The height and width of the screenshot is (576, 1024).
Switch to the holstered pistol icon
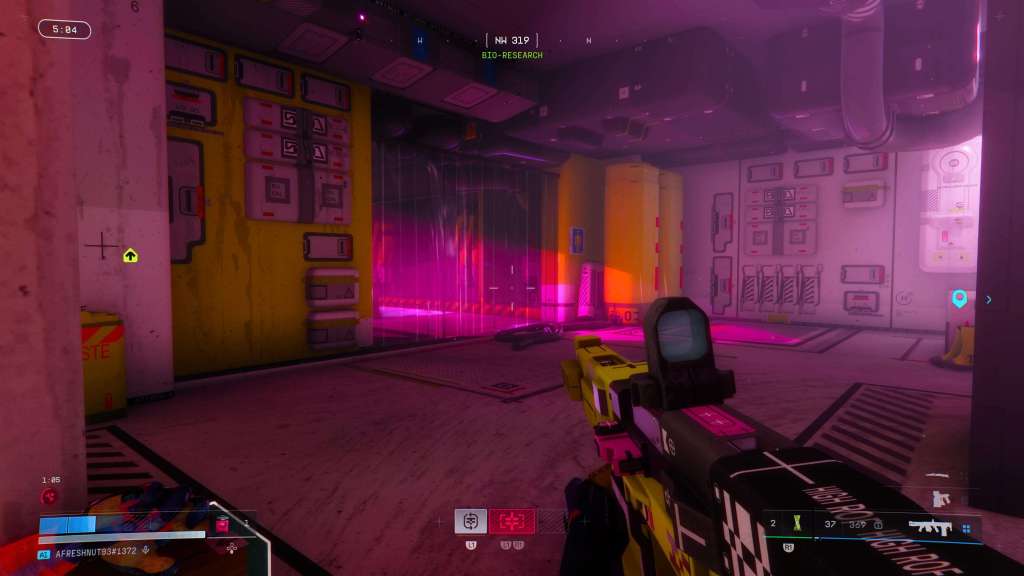click(x=938, y=497)
